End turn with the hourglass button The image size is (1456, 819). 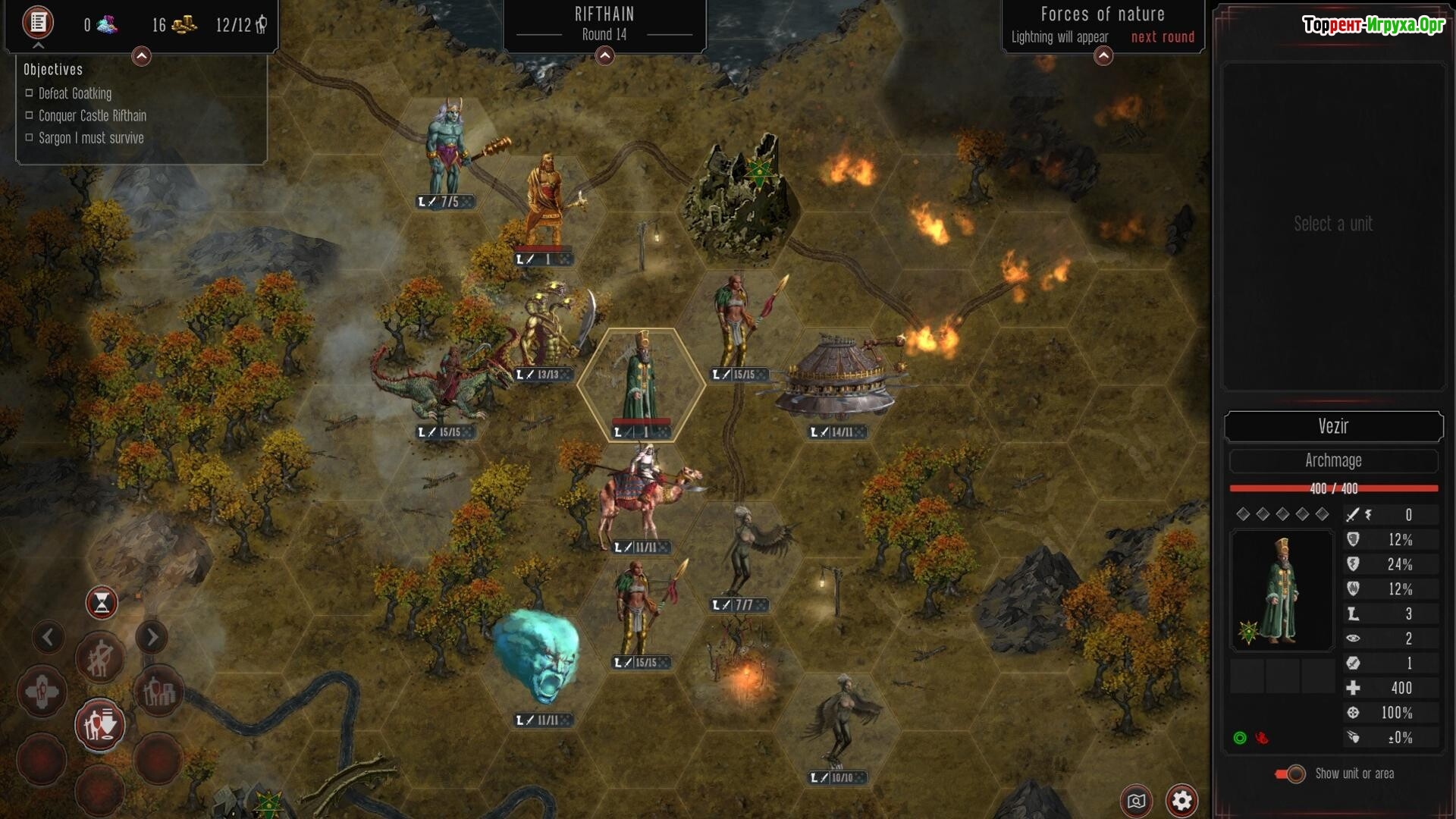tap(102, 603)
